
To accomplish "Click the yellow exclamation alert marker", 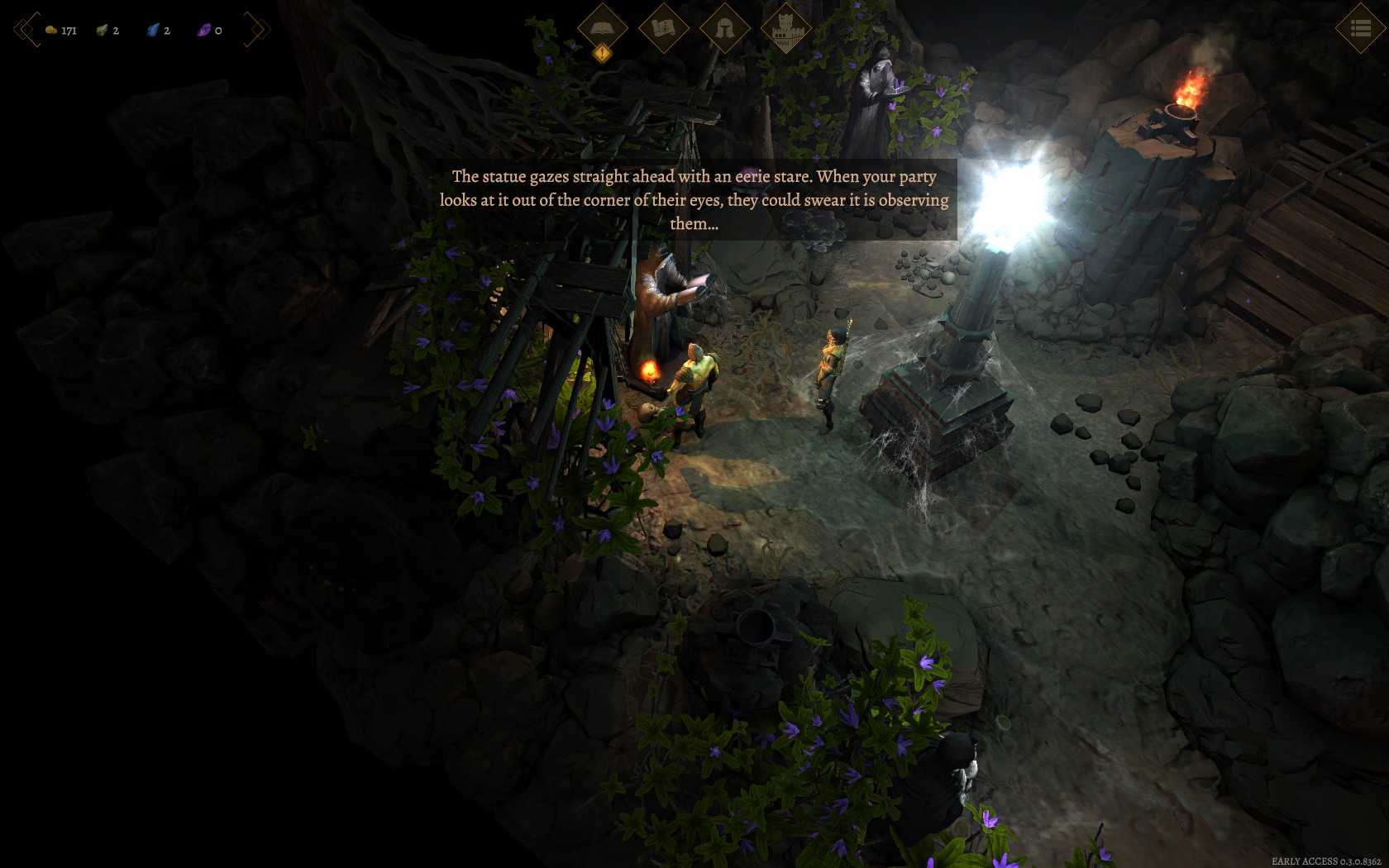I will (x=603, y=54).
